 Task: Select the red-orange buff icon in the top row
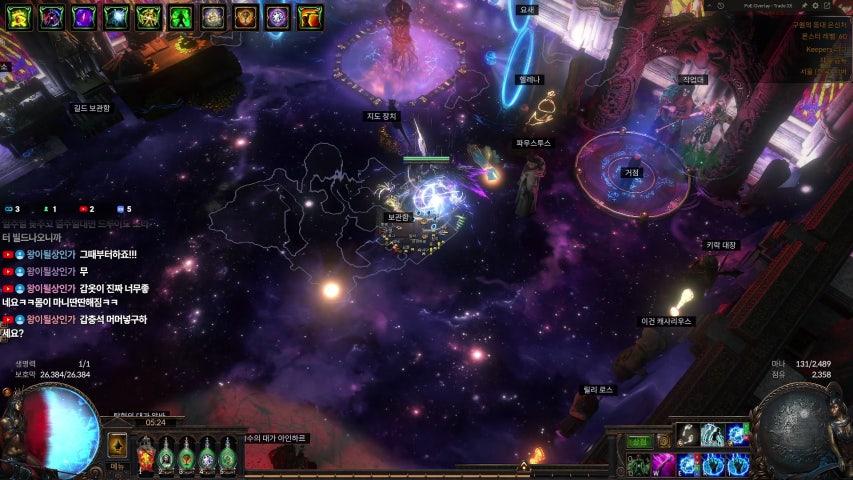[311, 16]
